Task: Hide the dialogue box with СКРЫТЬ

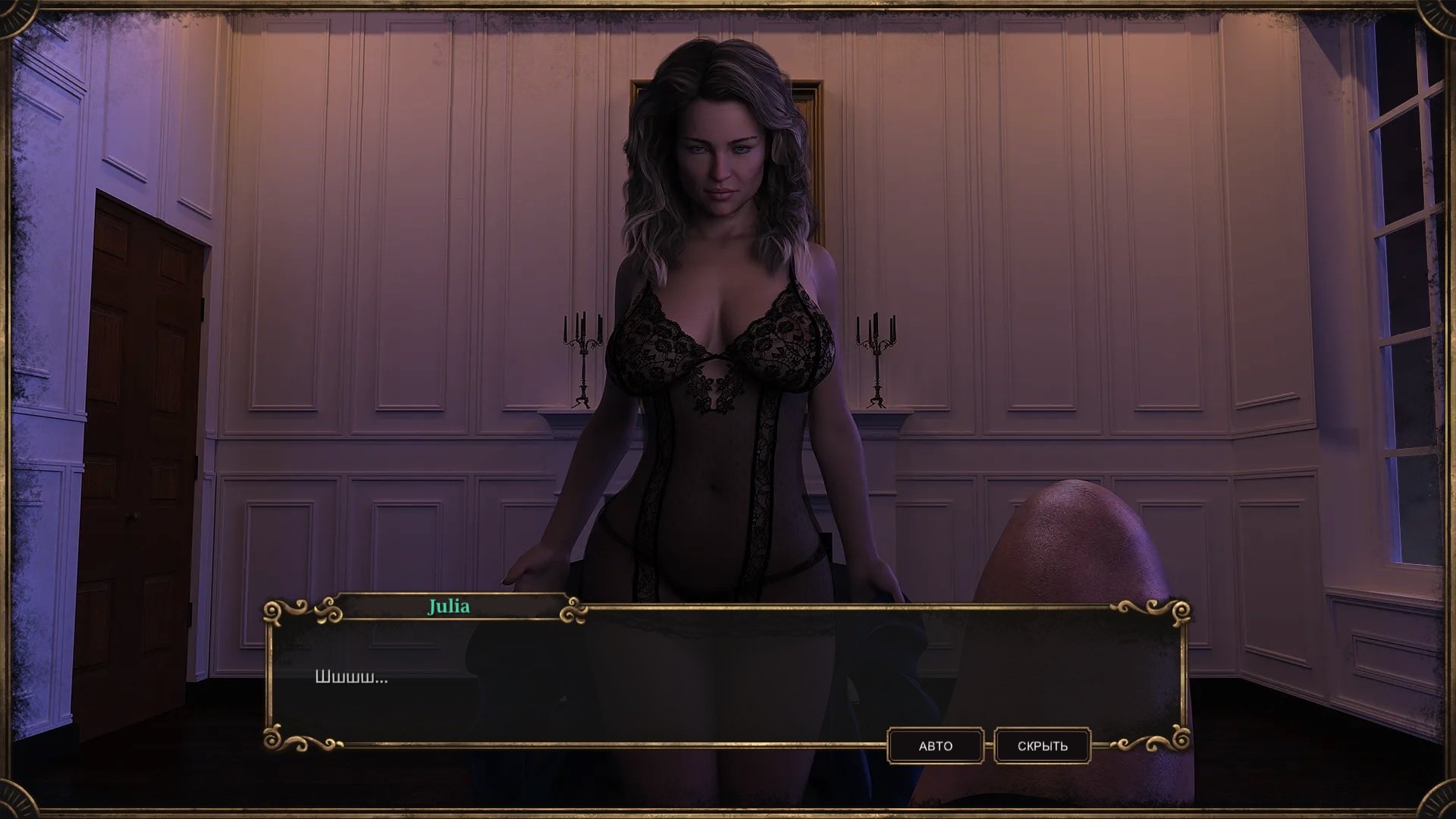Action: [1042, 746]
